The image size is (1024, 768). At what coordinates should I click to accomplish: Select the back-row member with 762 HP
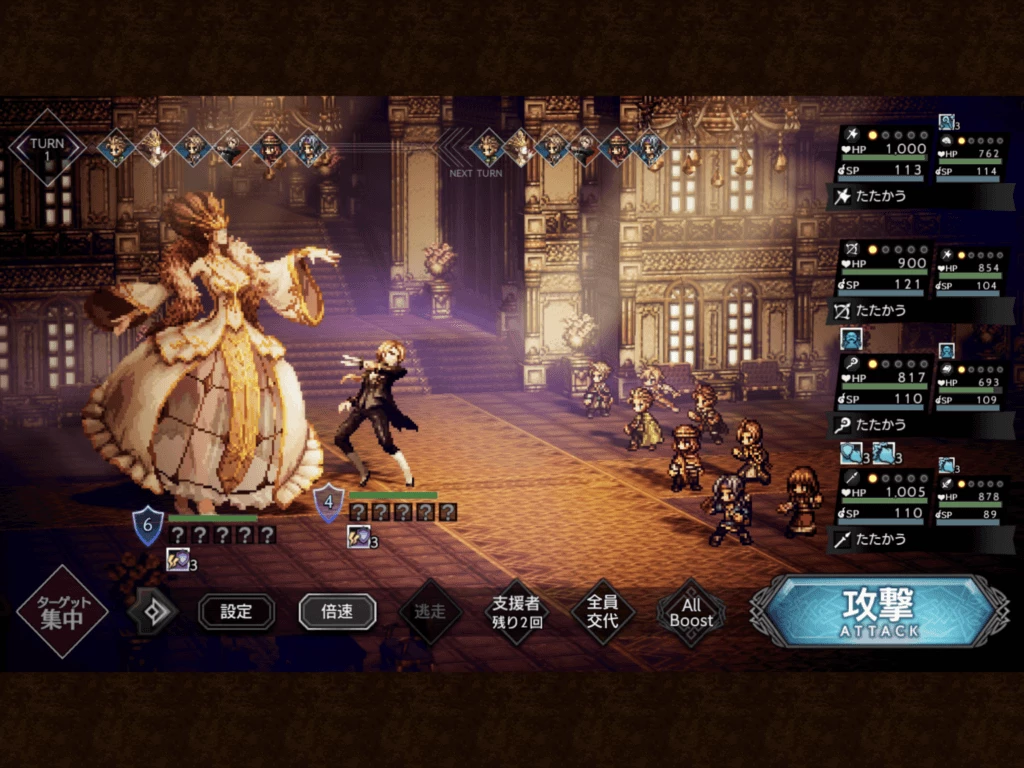(x=971, y=162)
